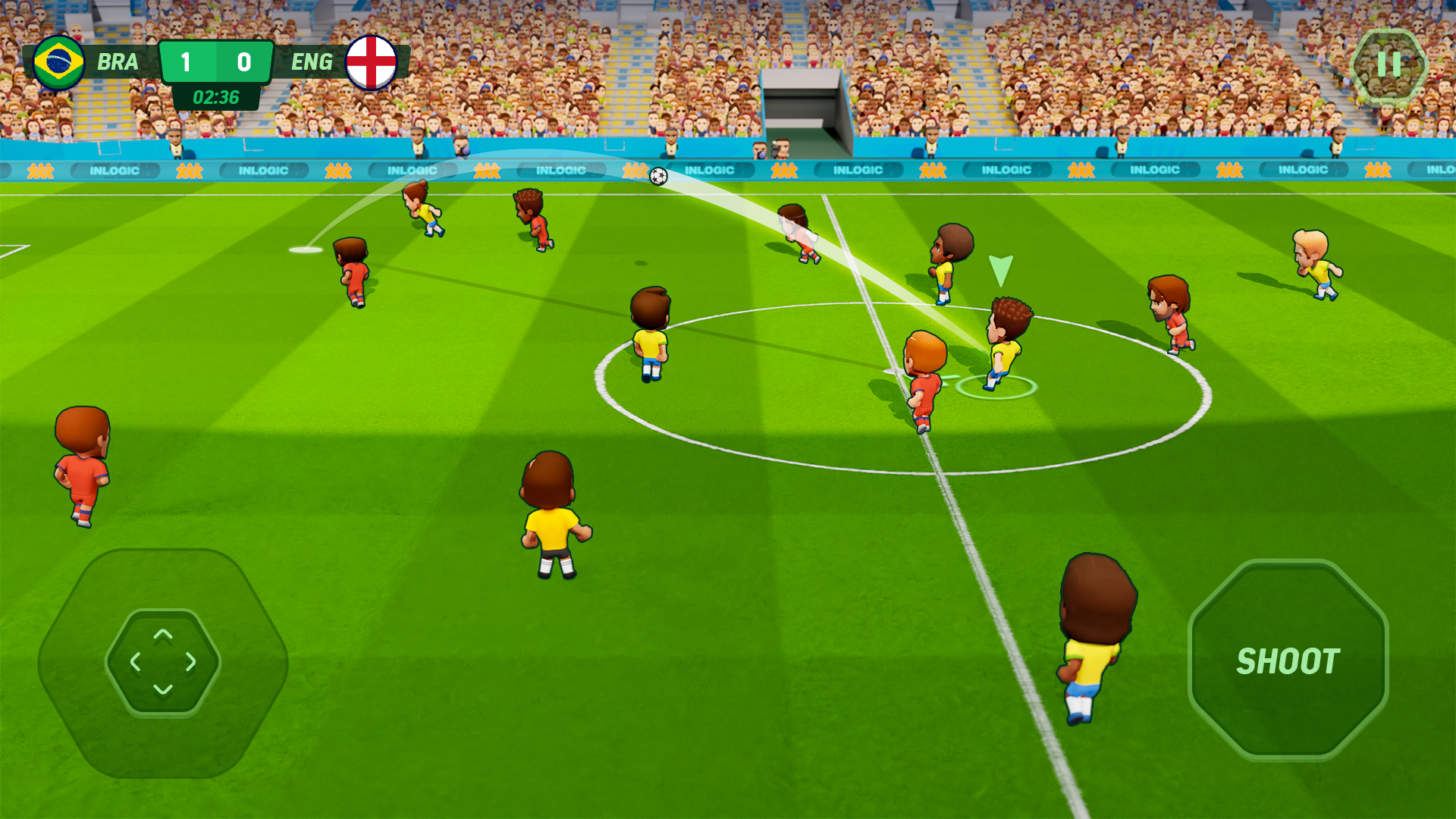Image resolution: width=1456 pixels, height=819 pixels.
Task: Pause the match with the pause icon
Action: pos(1389,65)
